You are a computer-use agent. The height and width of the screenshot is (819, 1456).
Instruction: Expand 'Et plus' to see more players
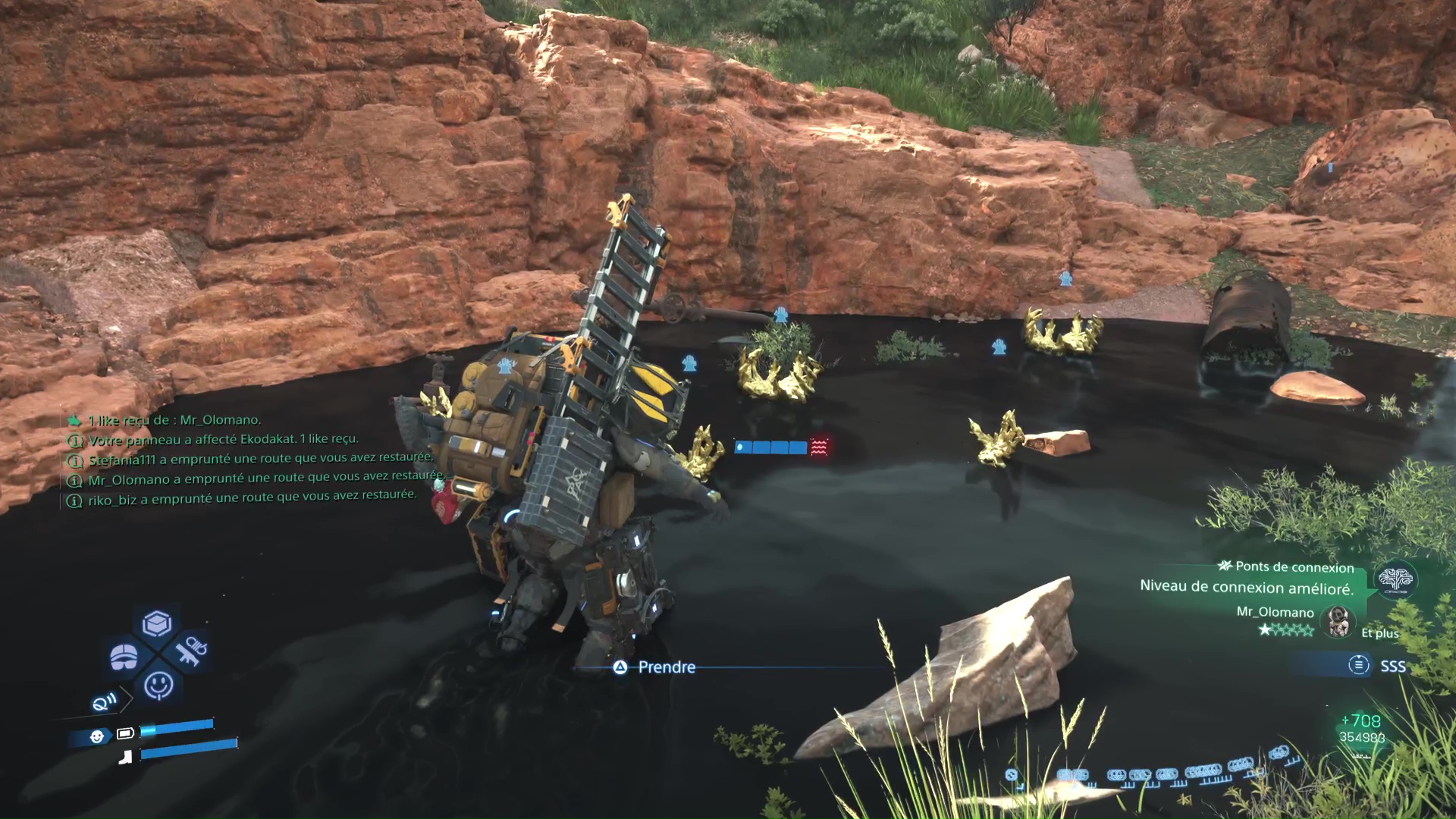click(x=1380, y=634)
